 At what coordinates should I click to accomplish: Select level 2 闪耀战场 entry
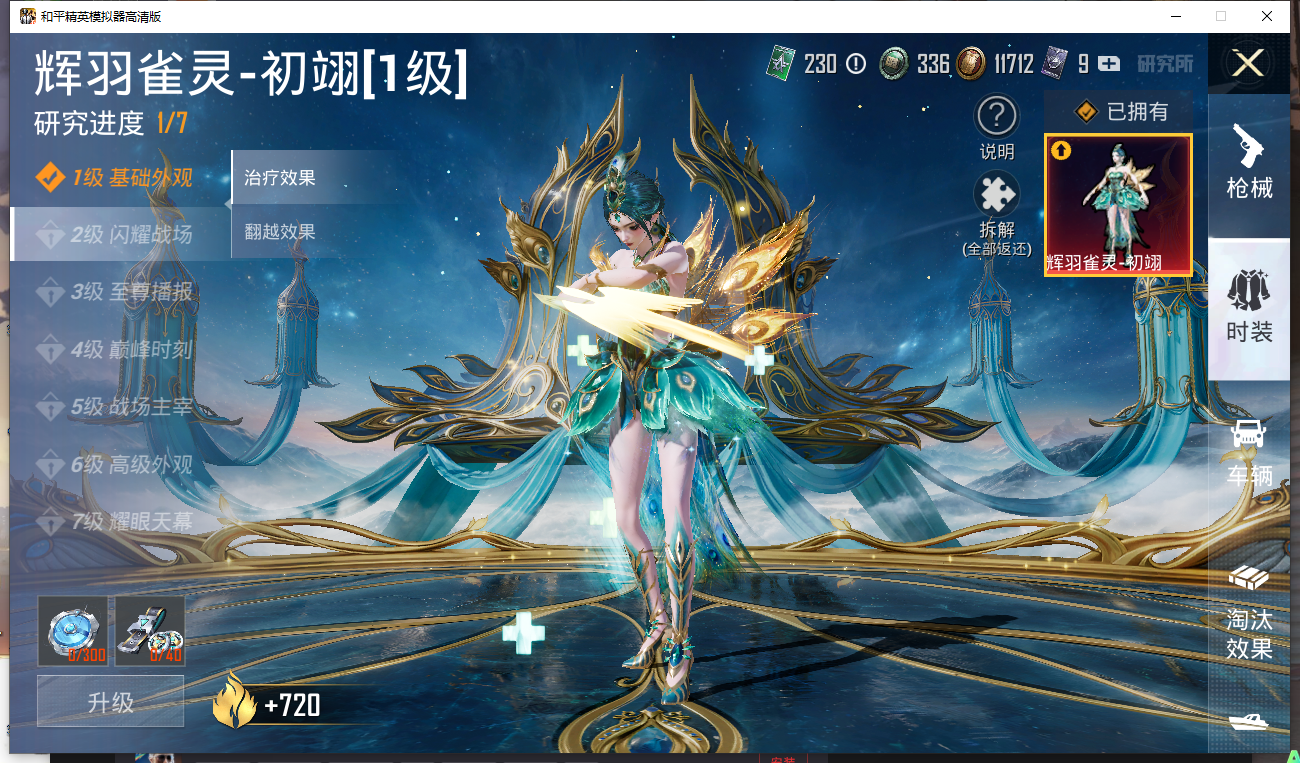(115, 236)
